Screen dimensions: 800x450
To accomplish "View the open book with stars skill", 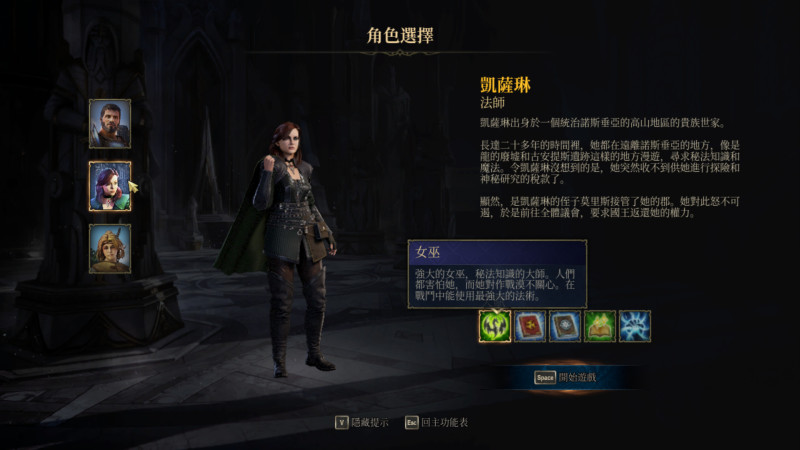I will [x=599, y=326].
